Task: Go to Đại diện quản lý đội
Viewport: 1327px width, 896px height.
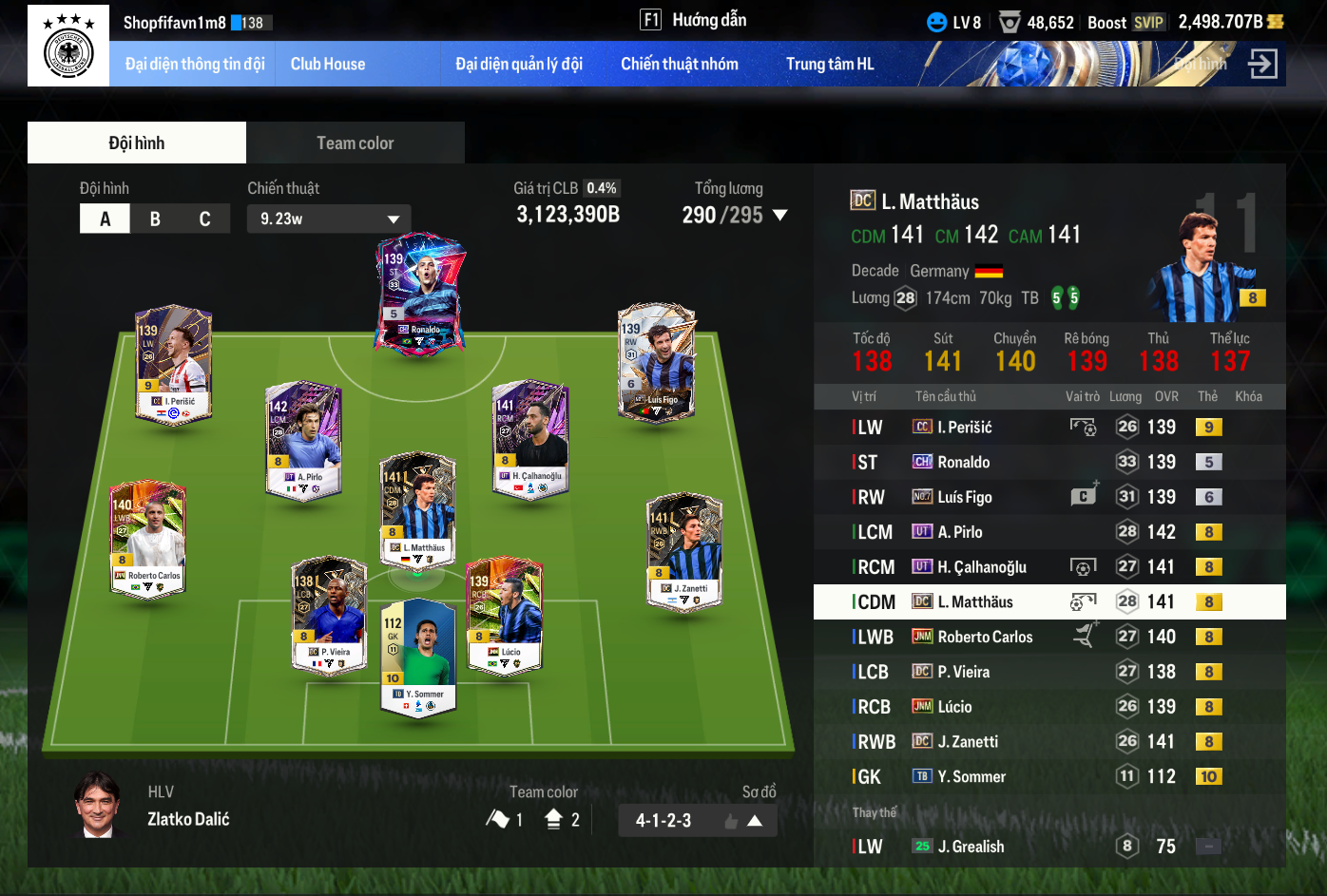Action: 519,65
